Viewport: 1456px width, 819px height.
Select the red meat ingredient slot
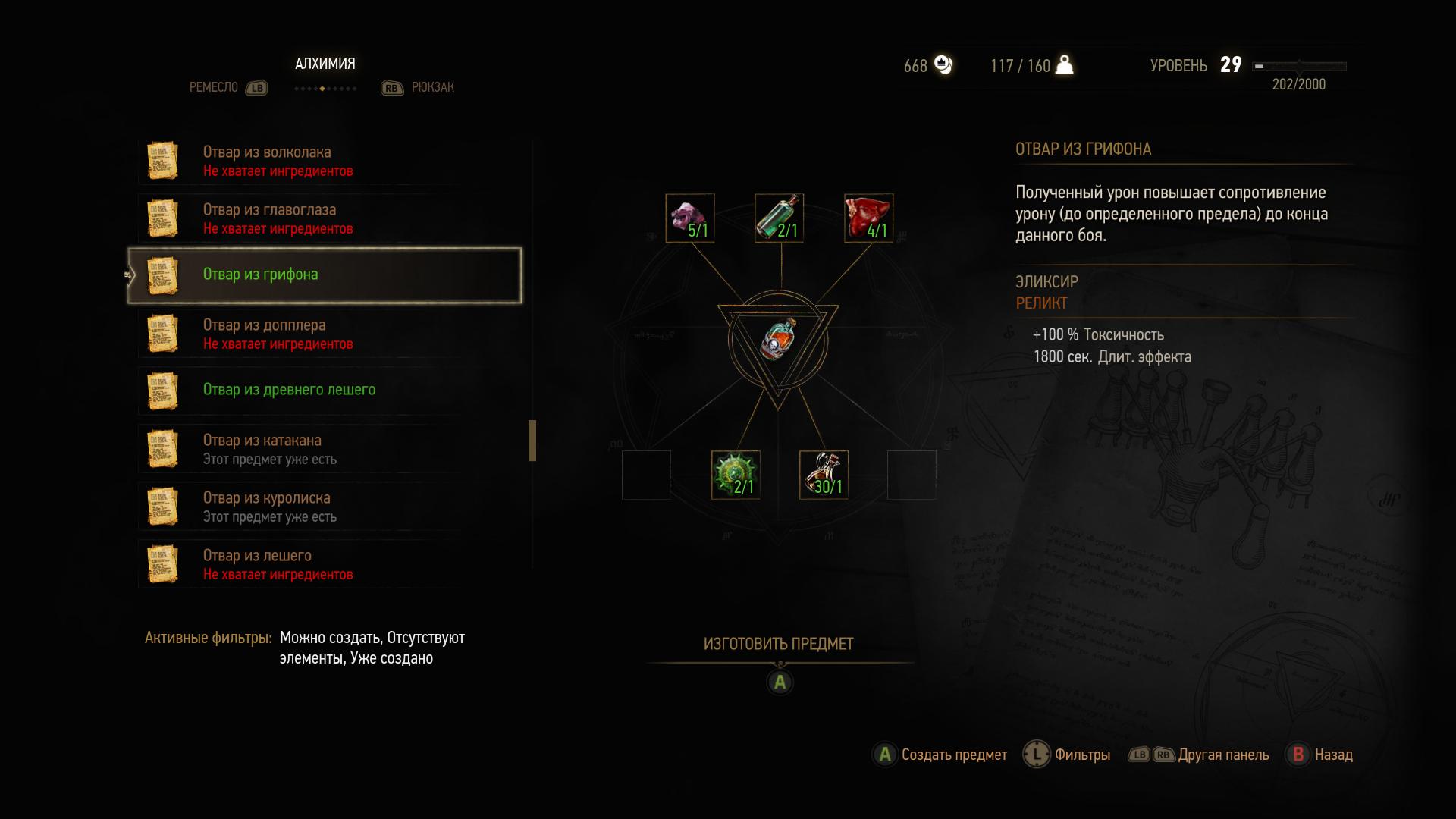coord(868,218)
